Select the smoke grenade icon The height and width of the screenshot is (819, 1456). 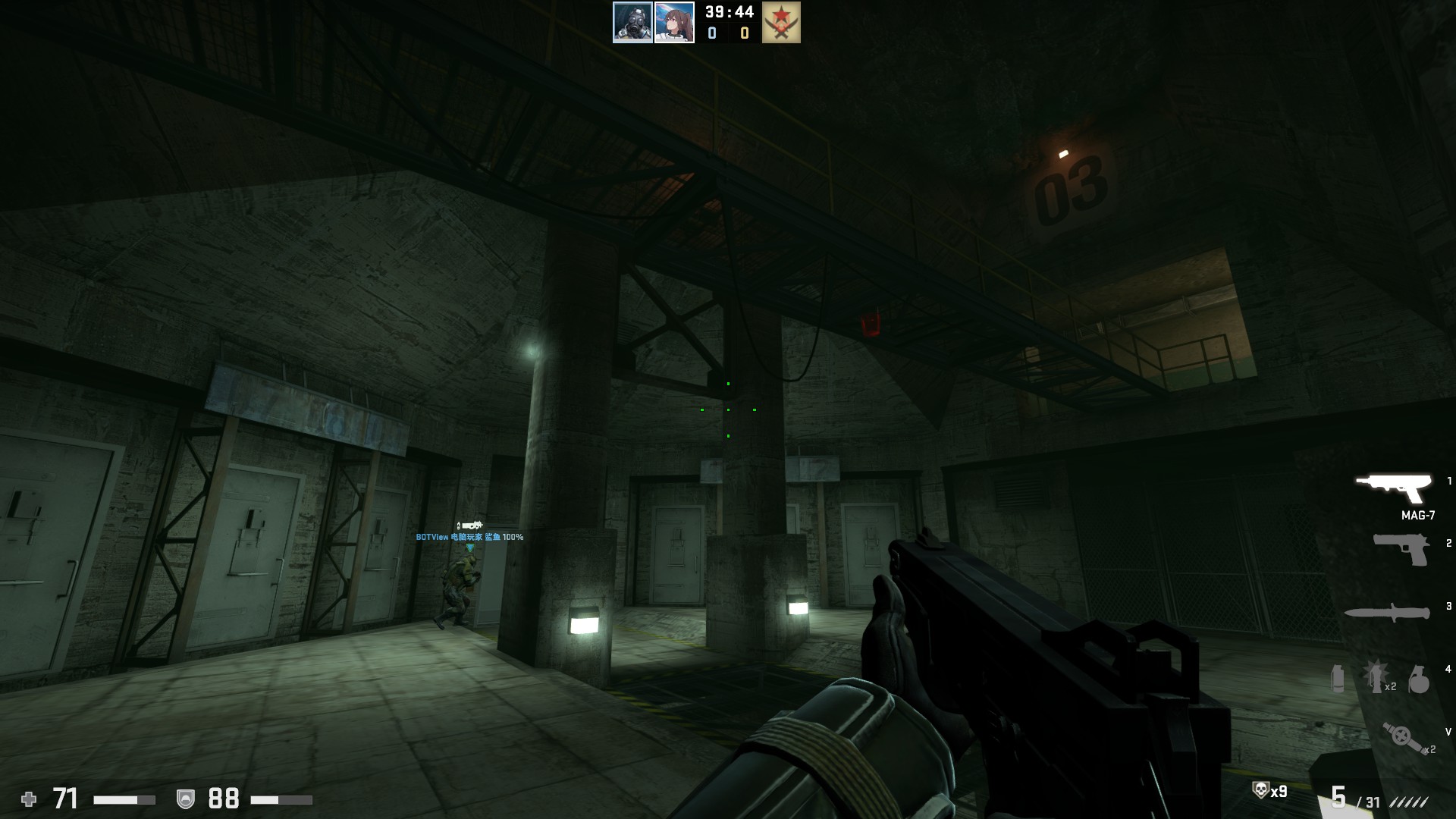click(1338, 677)
